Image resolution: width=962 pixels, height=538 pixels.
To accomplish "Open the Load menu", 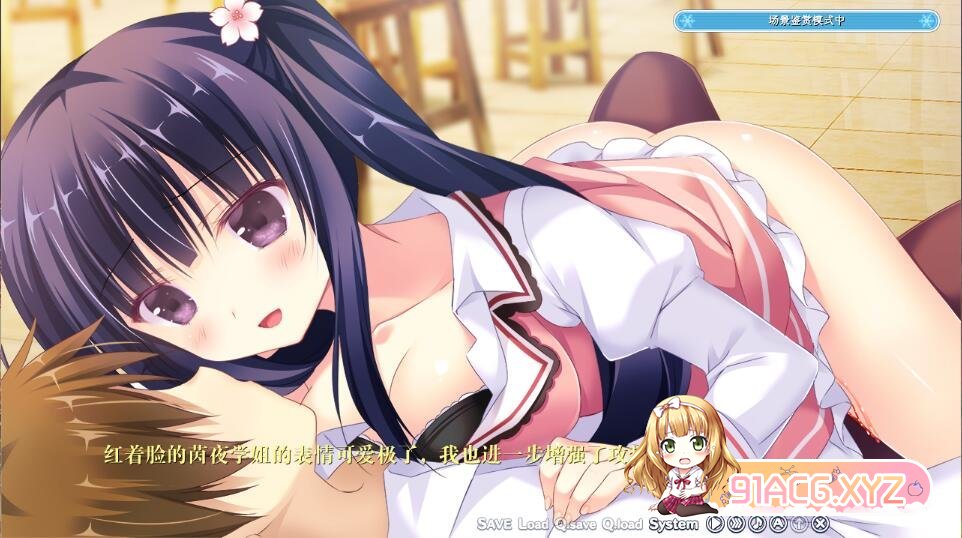I will [x=535, y=523].
